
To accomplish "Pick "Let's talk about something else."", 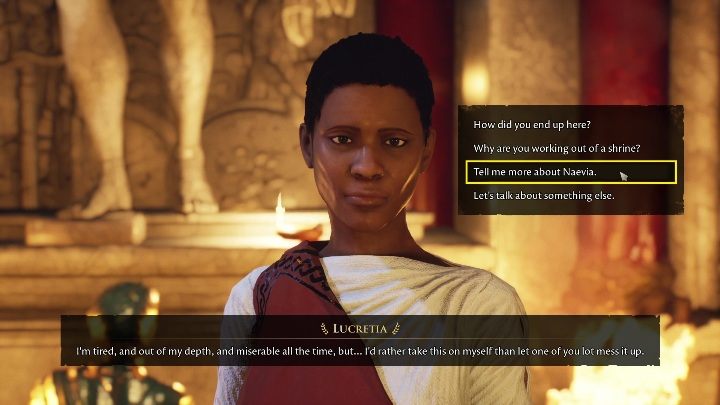I will (x=543, y=195).
